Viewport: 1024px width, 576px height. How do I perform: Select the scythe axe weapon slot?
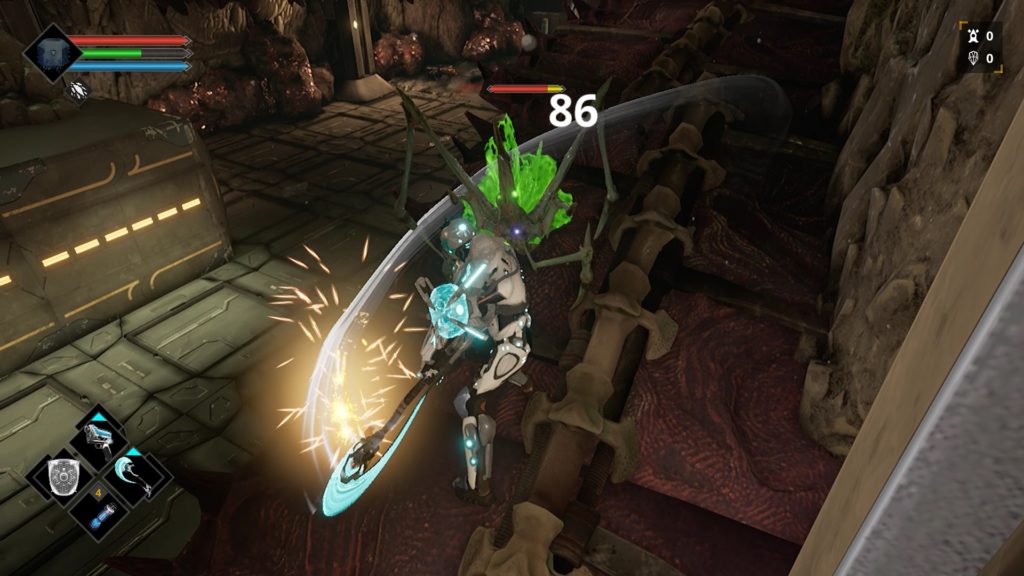tap(136, 476)
